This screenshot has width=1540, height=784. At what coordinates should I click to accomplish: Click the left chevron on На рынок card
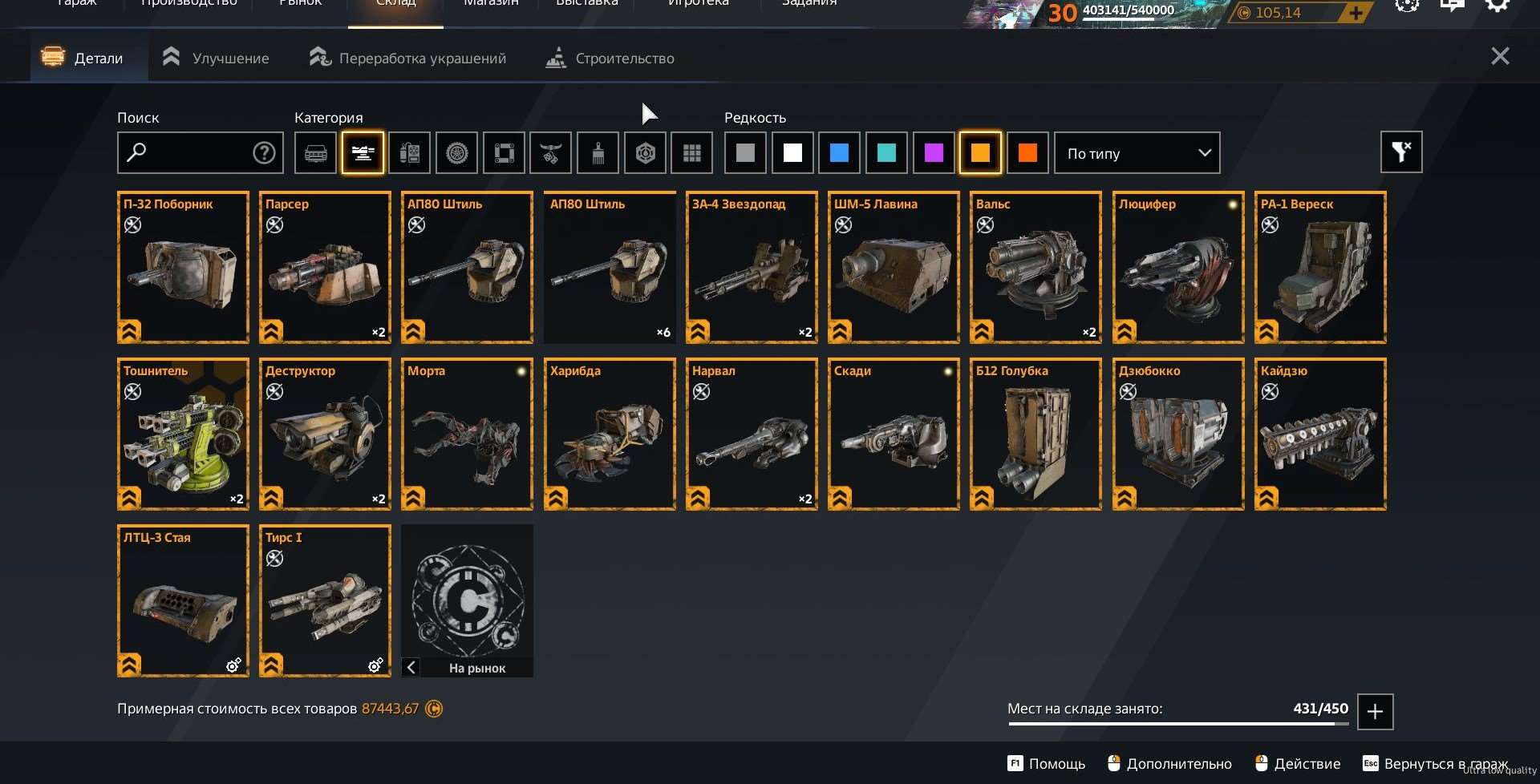[x=411, y=667]
